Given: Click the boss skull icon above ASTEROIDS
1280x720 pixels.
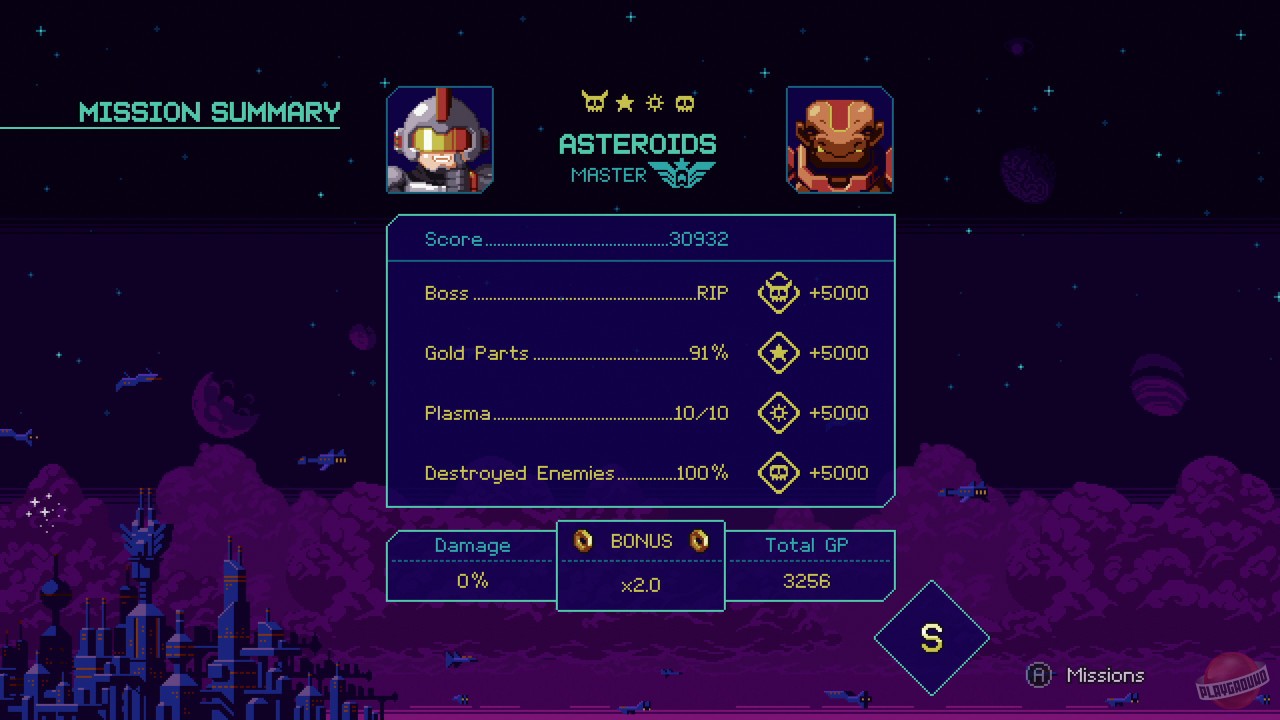Looking at the screenshot, I should click(594, 101).
